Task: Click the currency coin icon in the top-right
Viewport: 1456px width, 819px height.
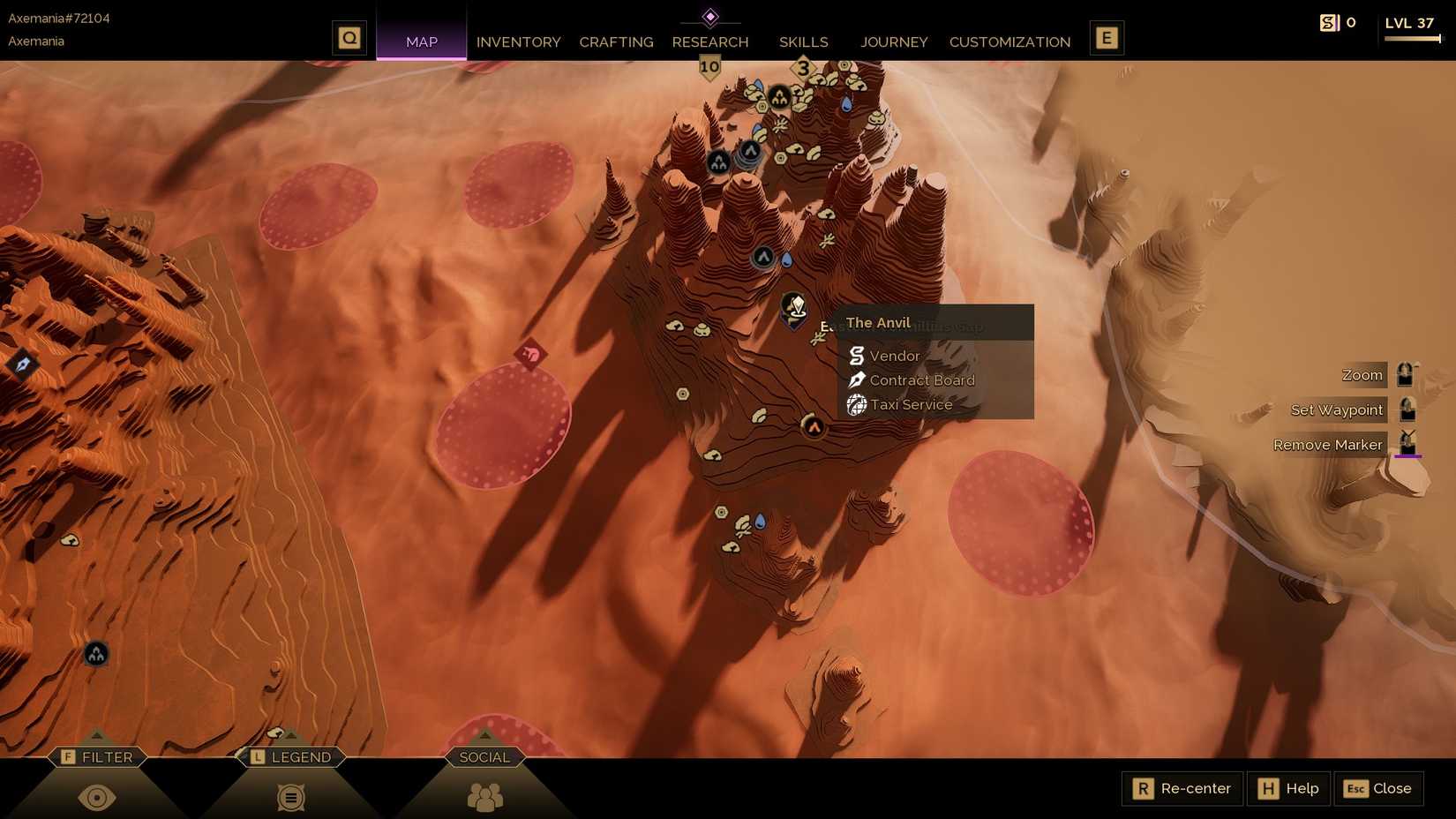Action: pyautogui.click(x=1329, y=22)
